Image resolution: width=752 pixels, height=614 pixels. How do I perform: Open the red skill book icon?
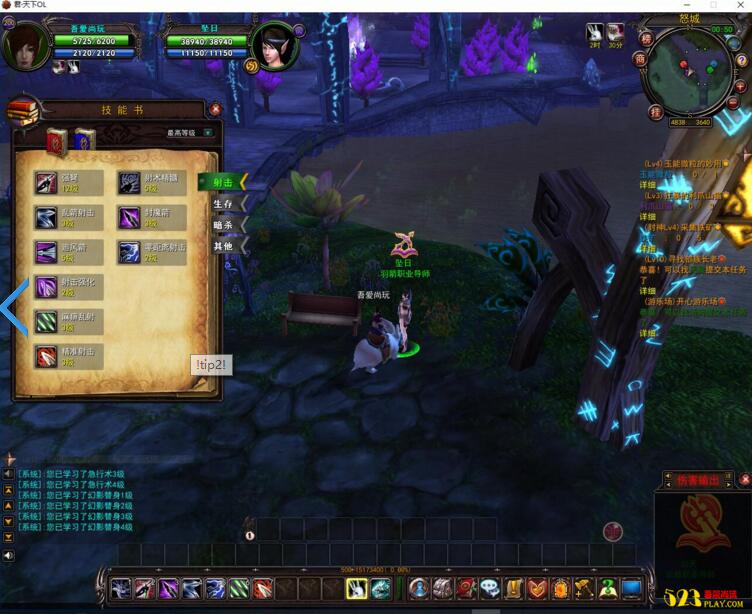click(x=57, y=141)
